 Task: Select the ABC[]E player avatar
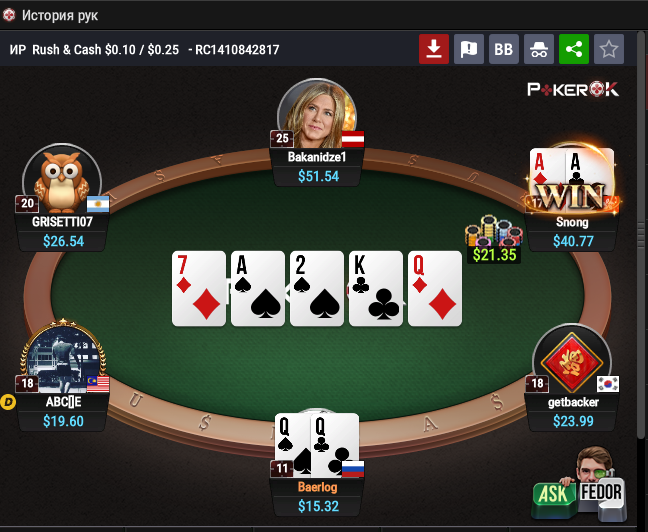point(62,358)
